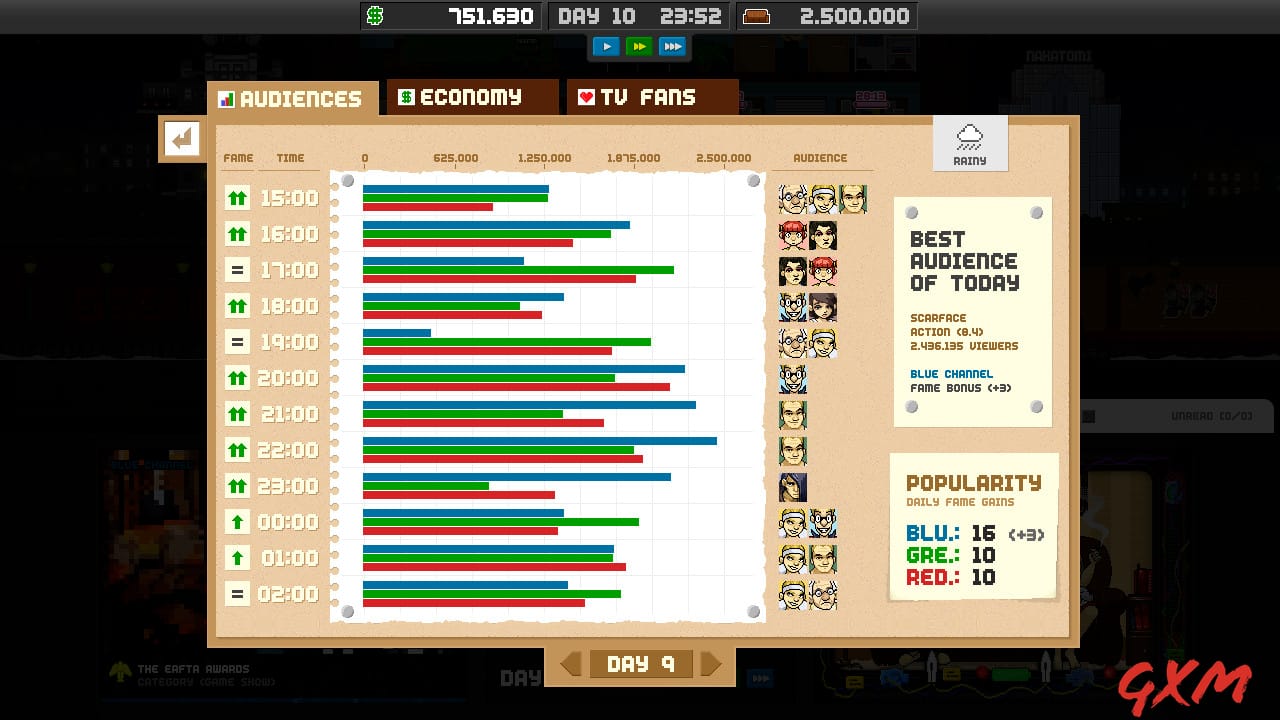Advance to the next day with right arrow
Image resolution: width=1280 pixels, height=720 pixels.
click(711, 663)
